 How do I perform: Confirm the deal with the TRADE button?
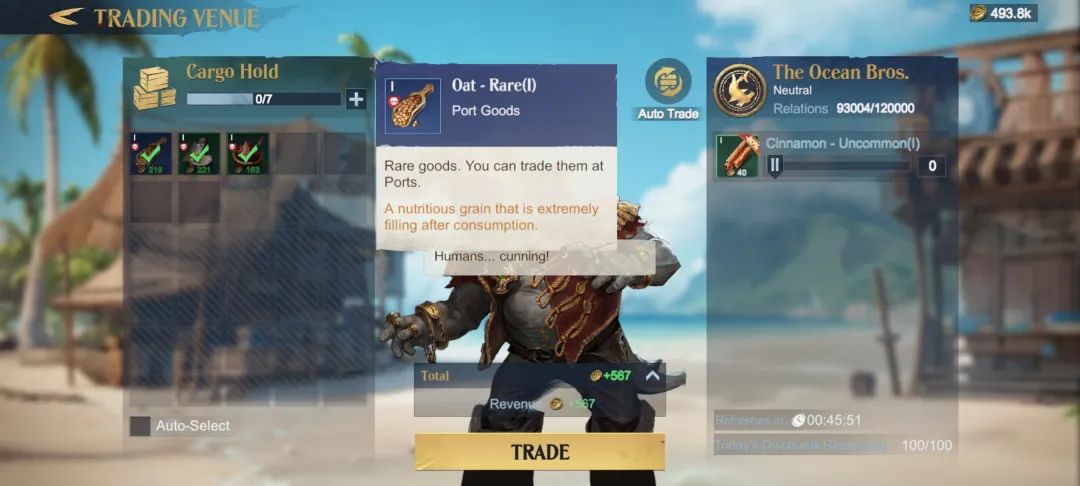[x=539, y=452]
